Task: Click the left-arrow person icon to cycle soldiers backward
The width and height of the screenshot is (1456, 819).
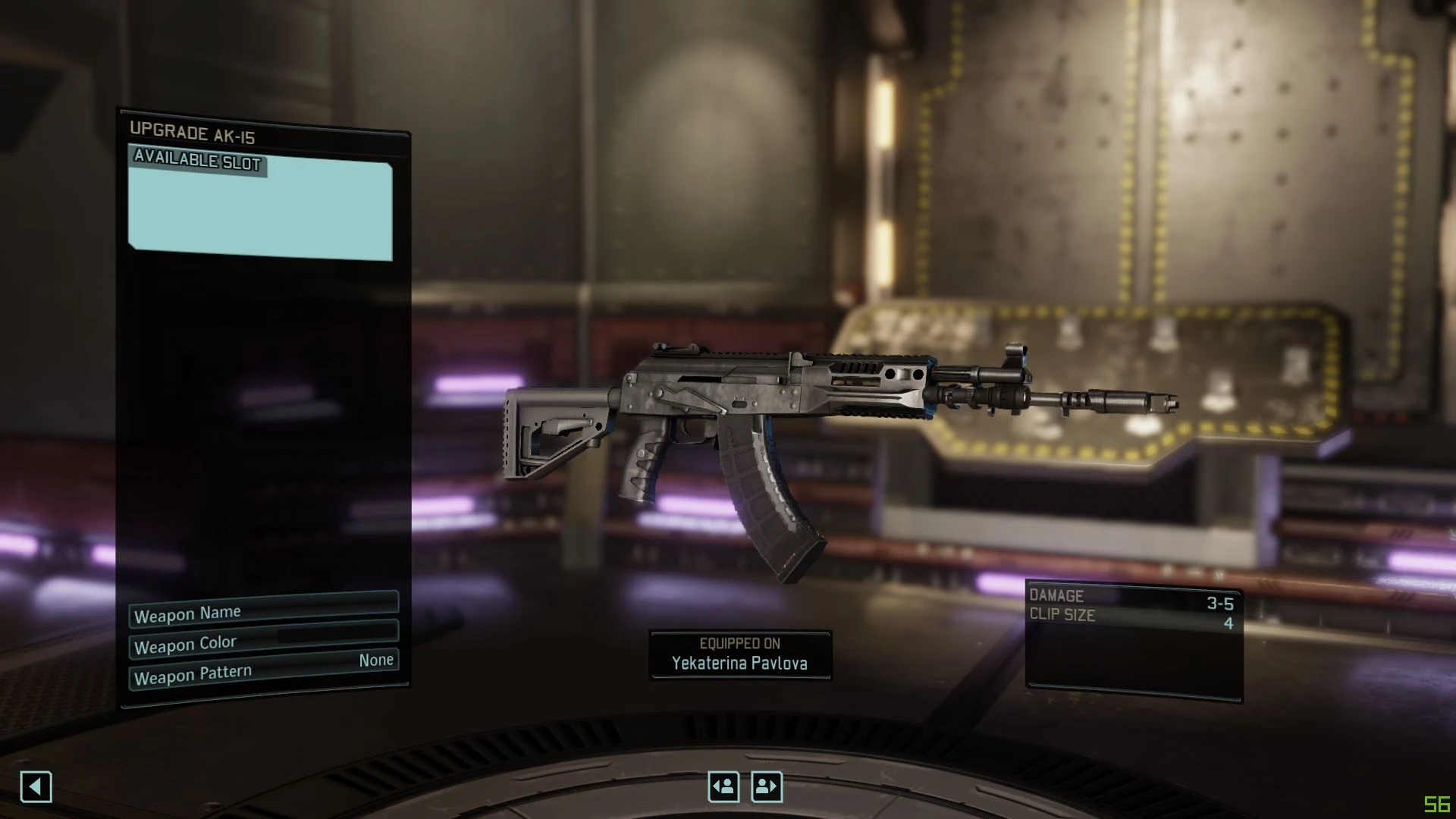Action: 724,787
